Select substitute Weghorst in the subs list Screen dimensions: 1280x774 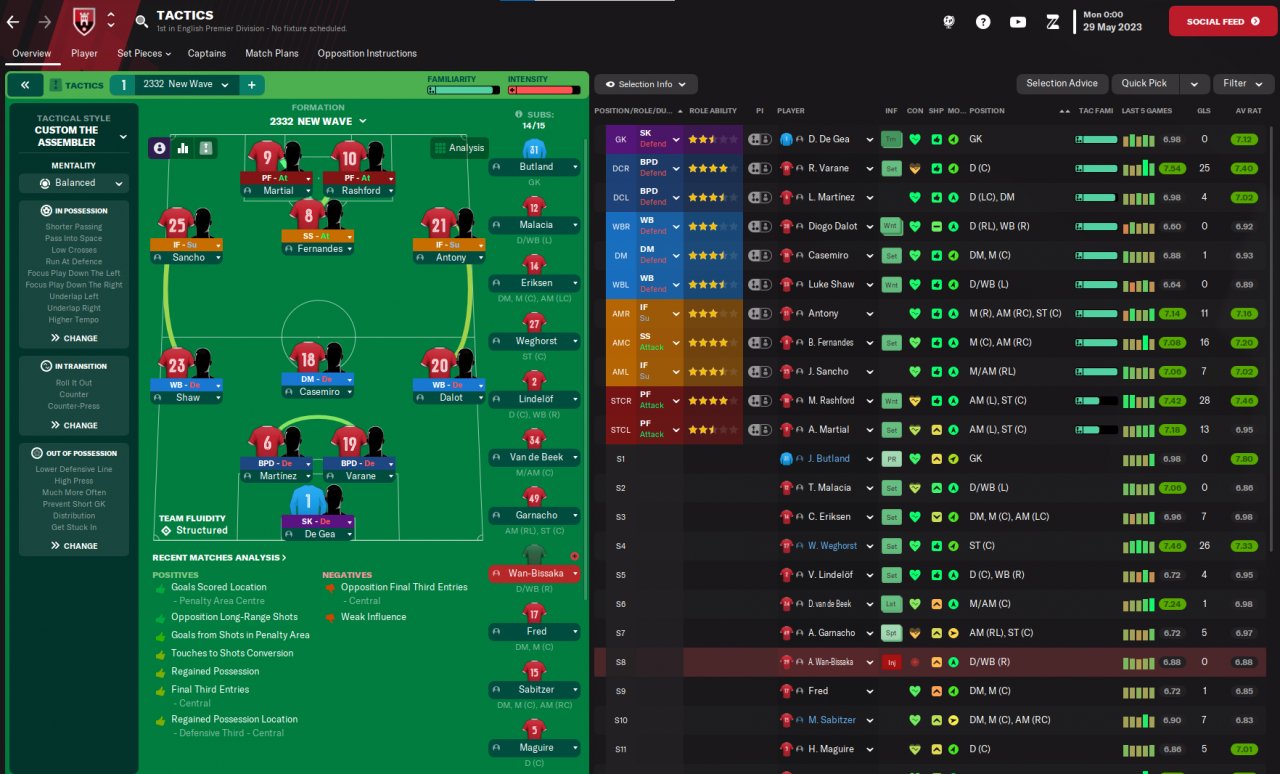[x=534, y=341]
